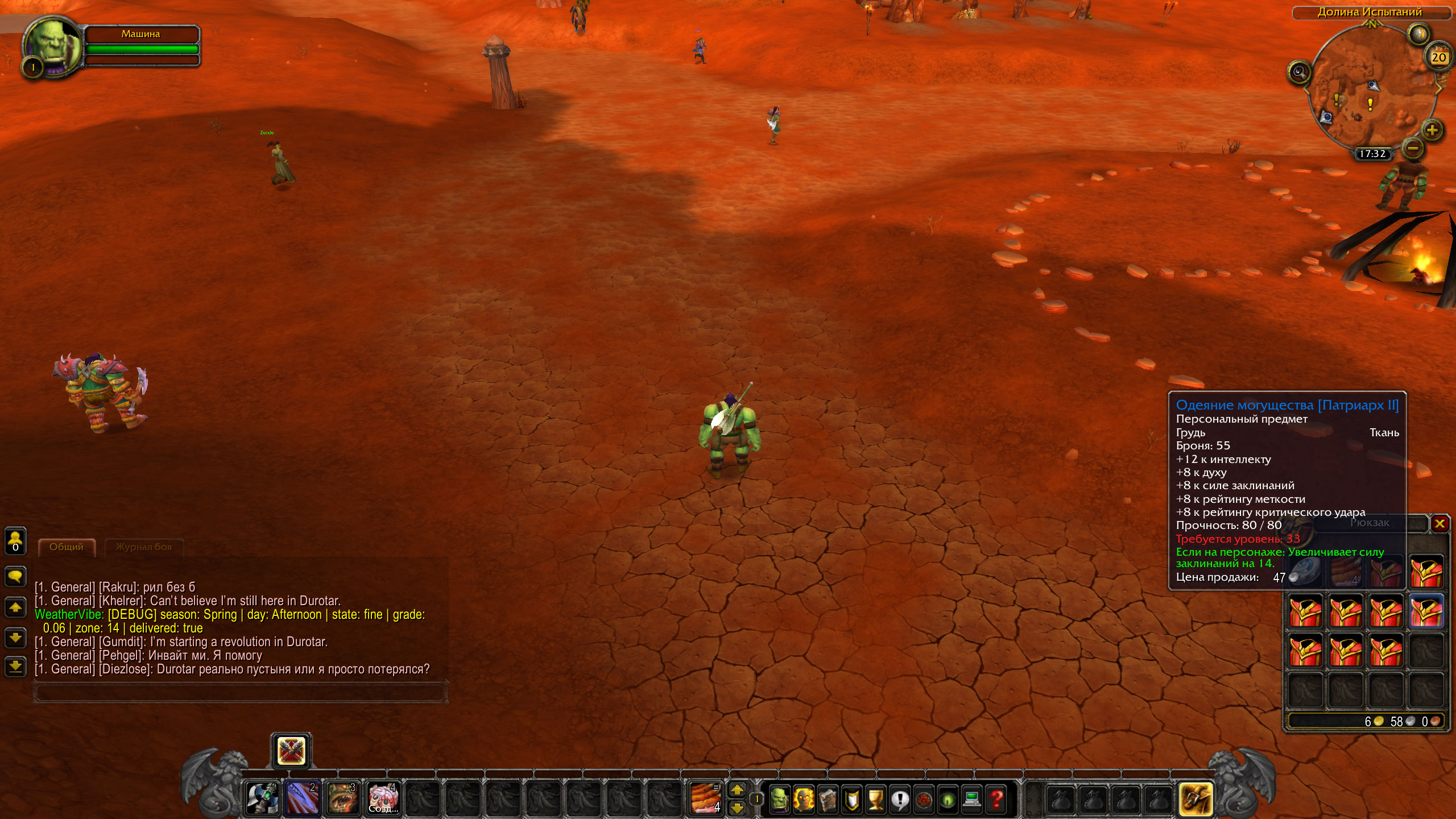The height and width of the screenshot is (819, 1456).
Task: Use the brain item labeled Созд in slot 4
Action: coord(382,797)
